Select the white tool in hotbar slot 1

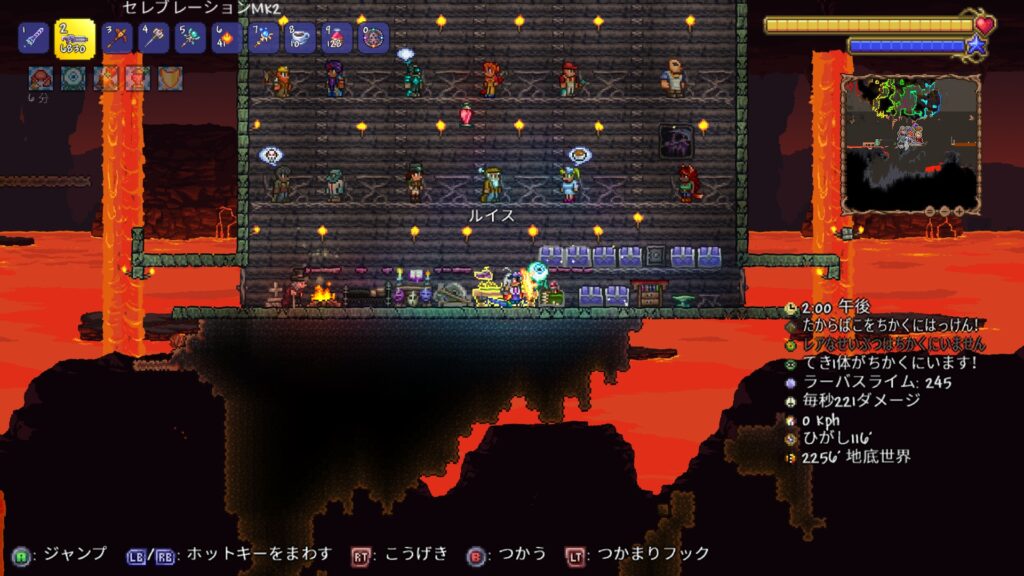coord(33,39)
